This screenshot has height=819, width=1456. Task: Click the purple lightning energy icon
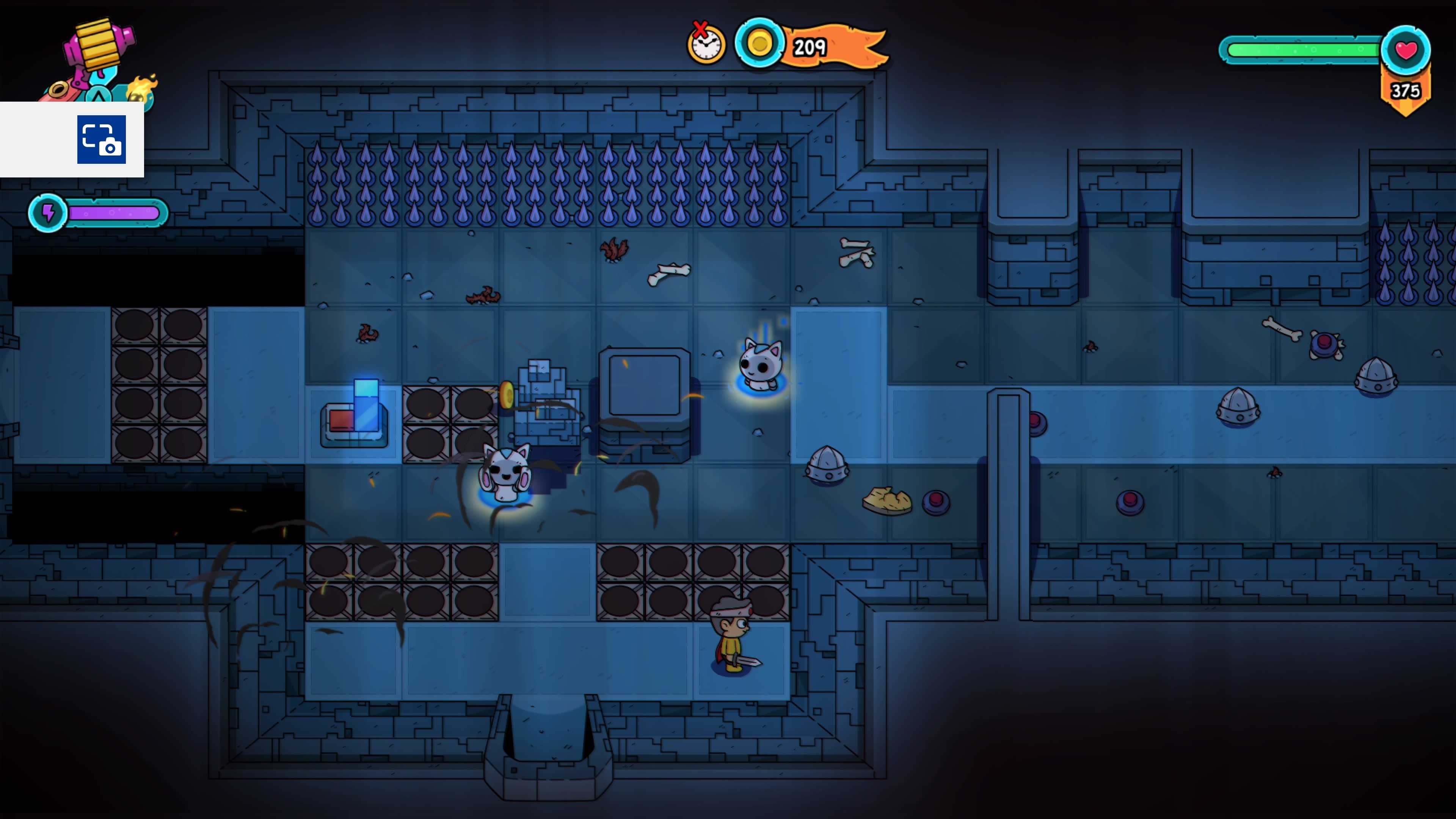click(x=49, y=213)
